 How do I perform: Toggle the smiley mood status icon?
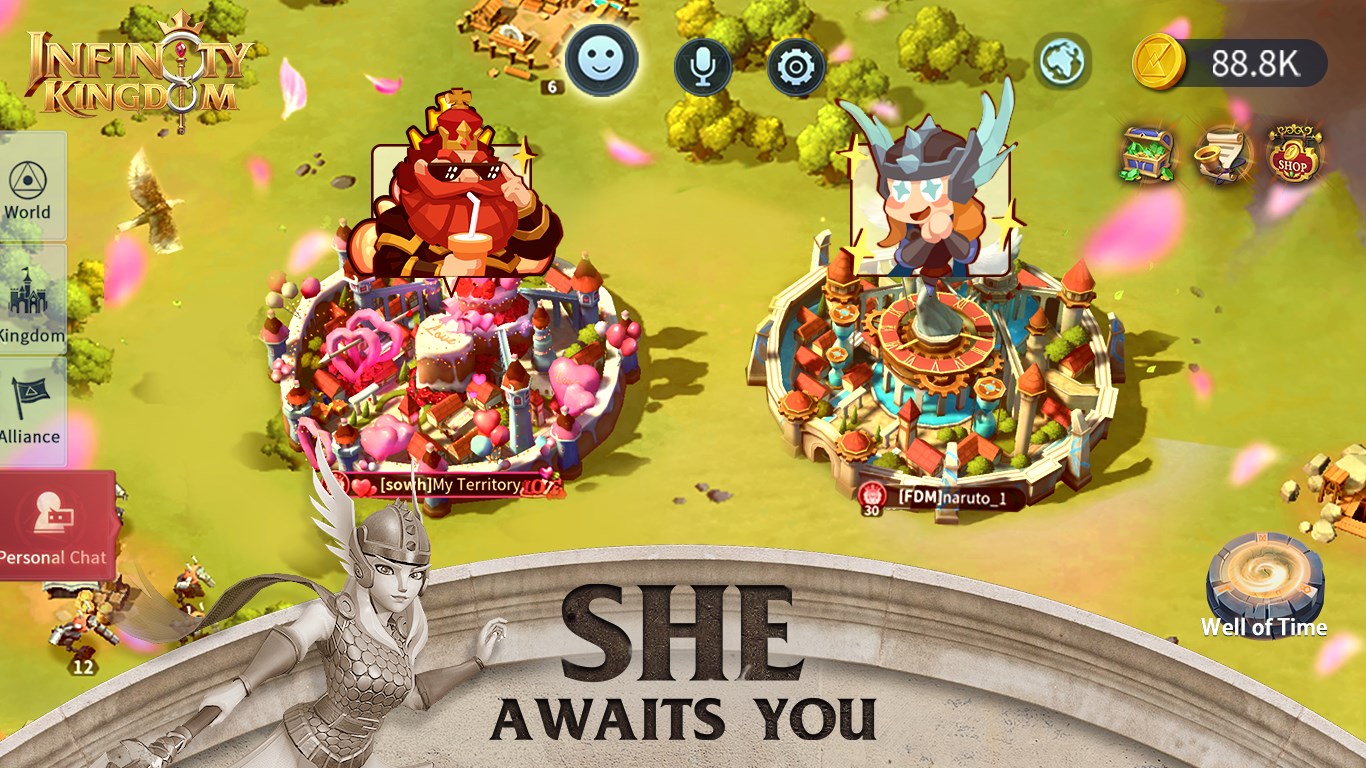[600, 60]
